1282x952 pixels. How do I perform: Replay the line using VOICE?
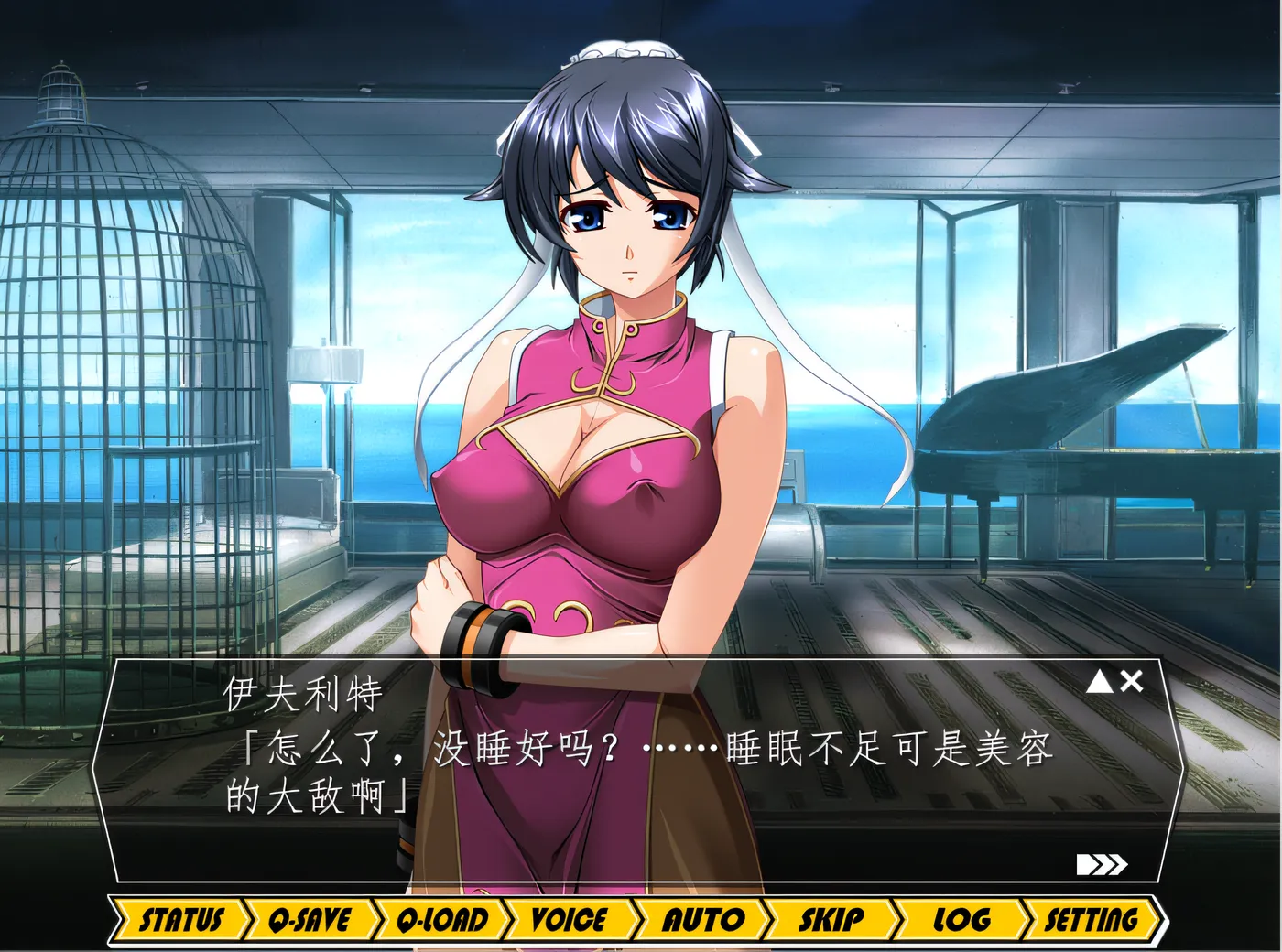[x=569, y=919]
